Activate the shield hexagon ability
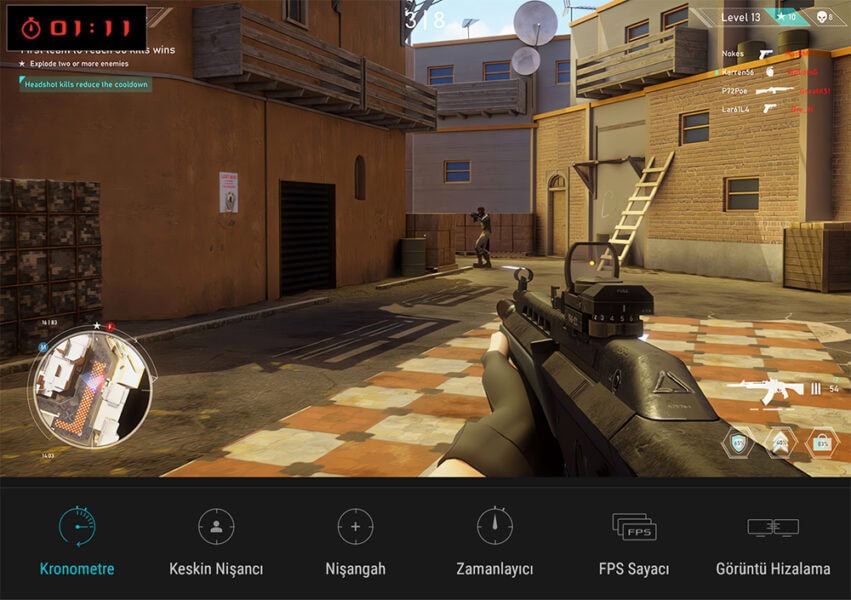Viewport: 851px width, 600px height. 738,442
